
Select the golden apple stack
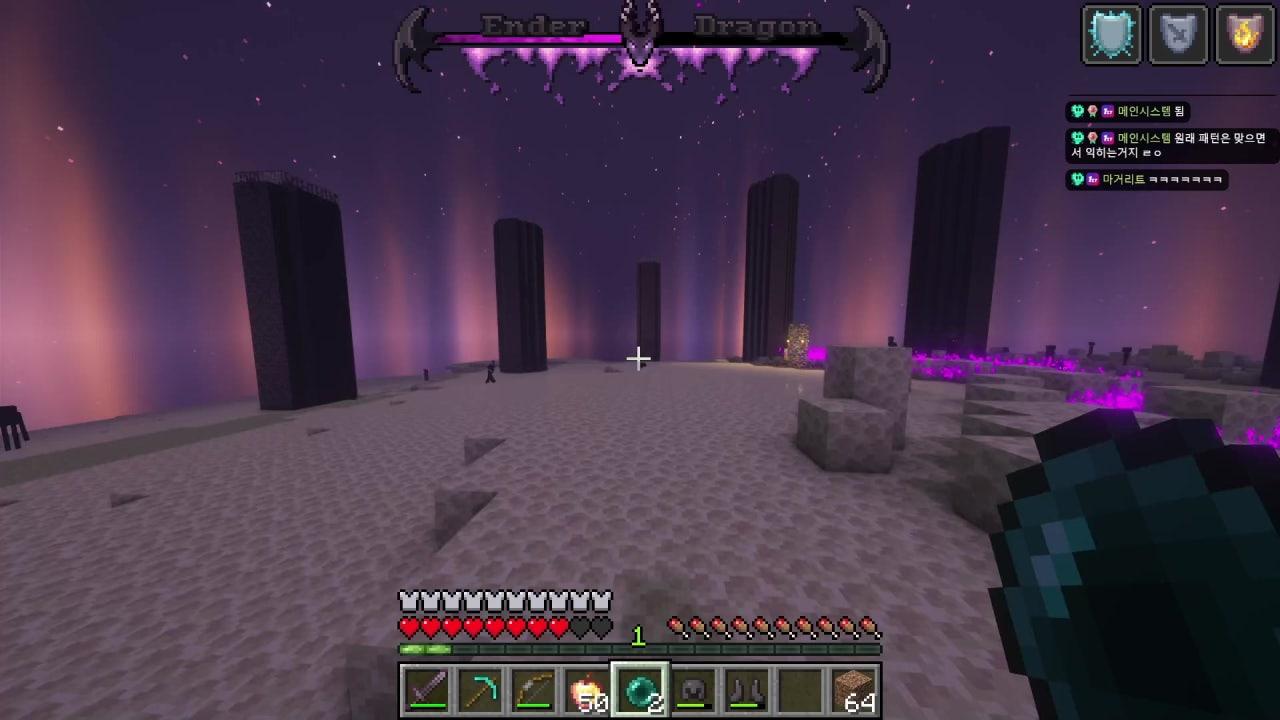pos(587,690)
